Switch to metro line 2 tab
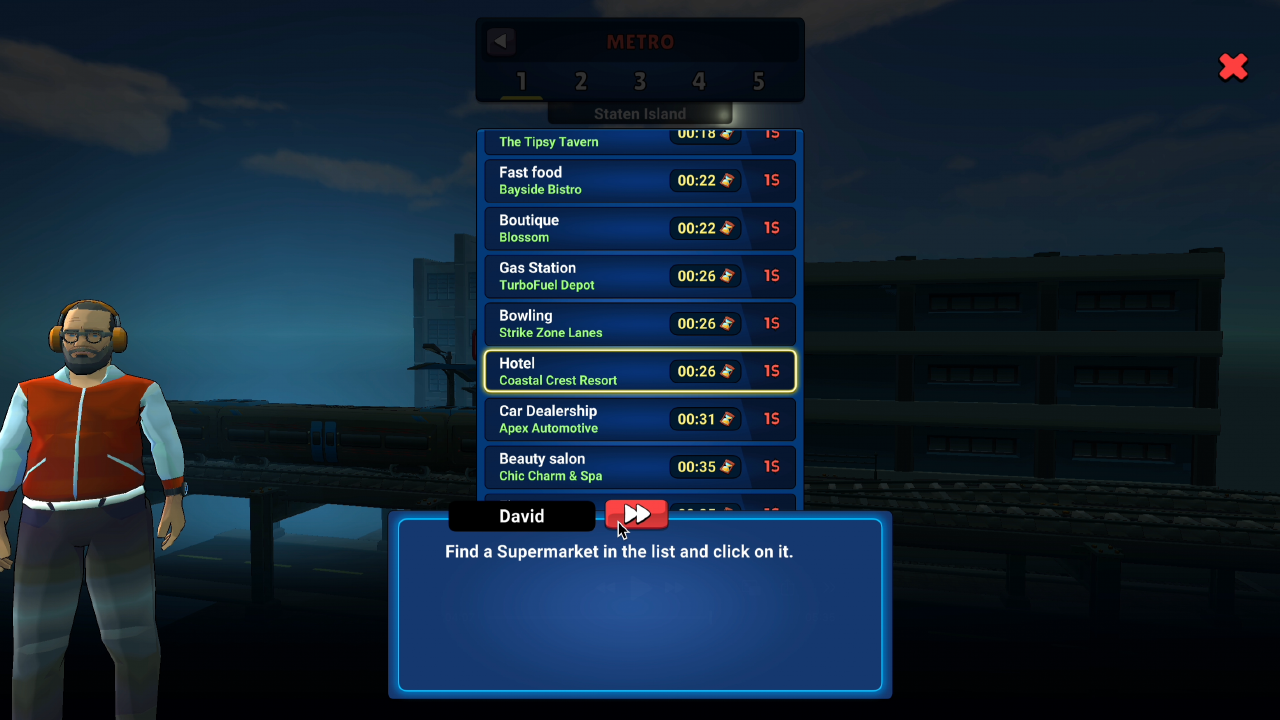Screen dimensions: 1280x720 tap(580, 82)
